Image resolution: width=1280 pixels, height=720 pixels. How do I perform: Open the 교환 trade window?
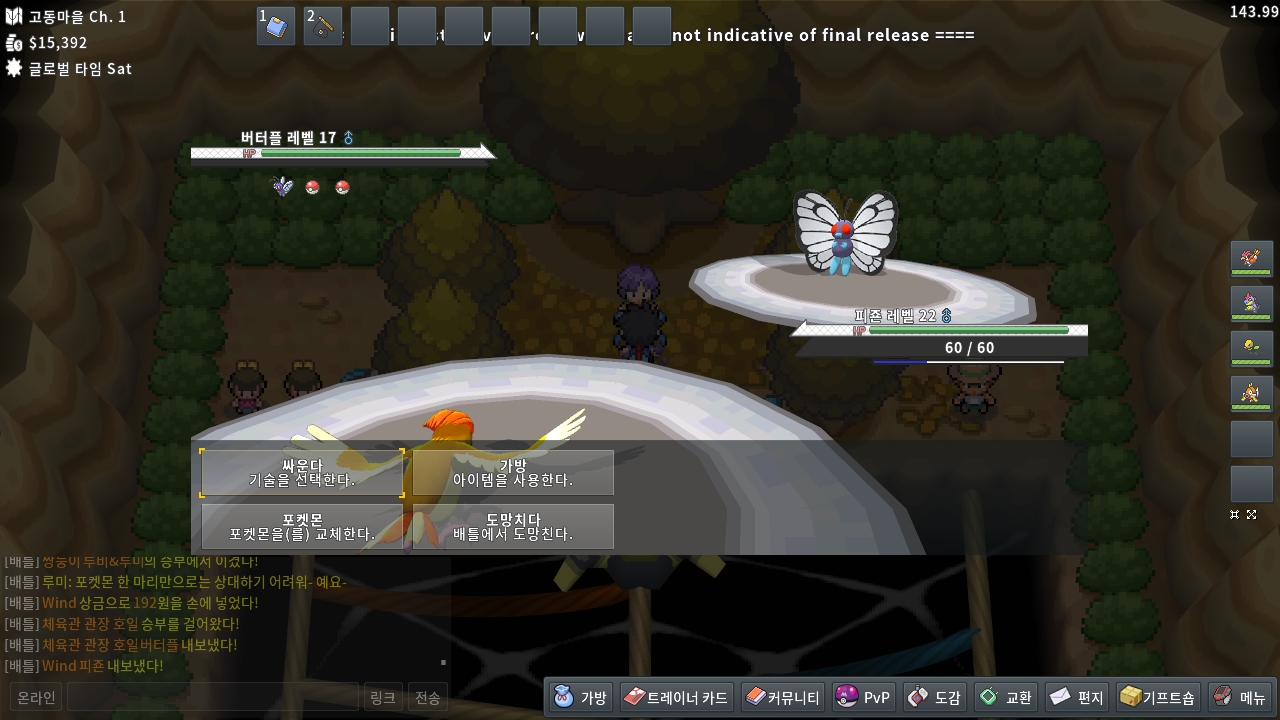click(1006, 697)
